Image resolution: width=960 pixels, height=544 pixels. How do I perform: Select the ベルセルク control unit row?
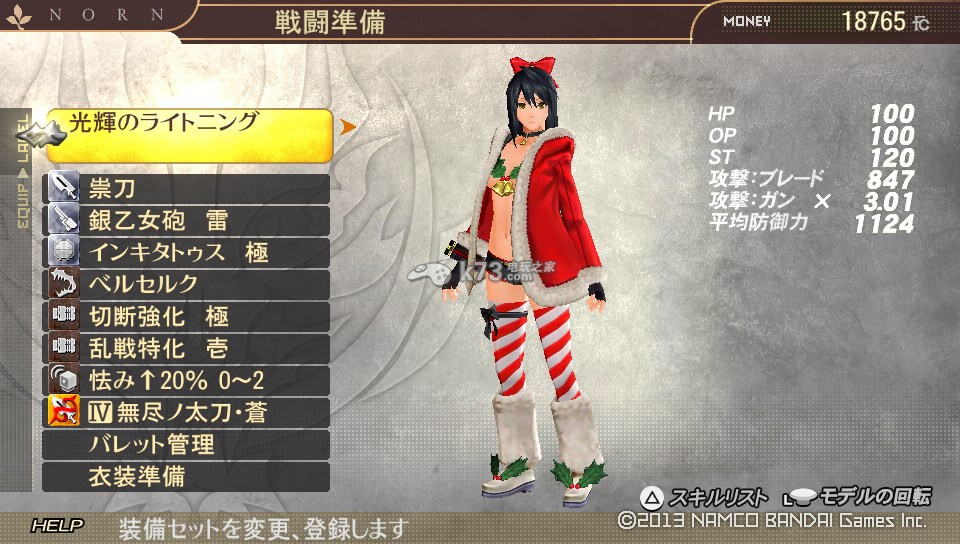click(x=188, y=284)
